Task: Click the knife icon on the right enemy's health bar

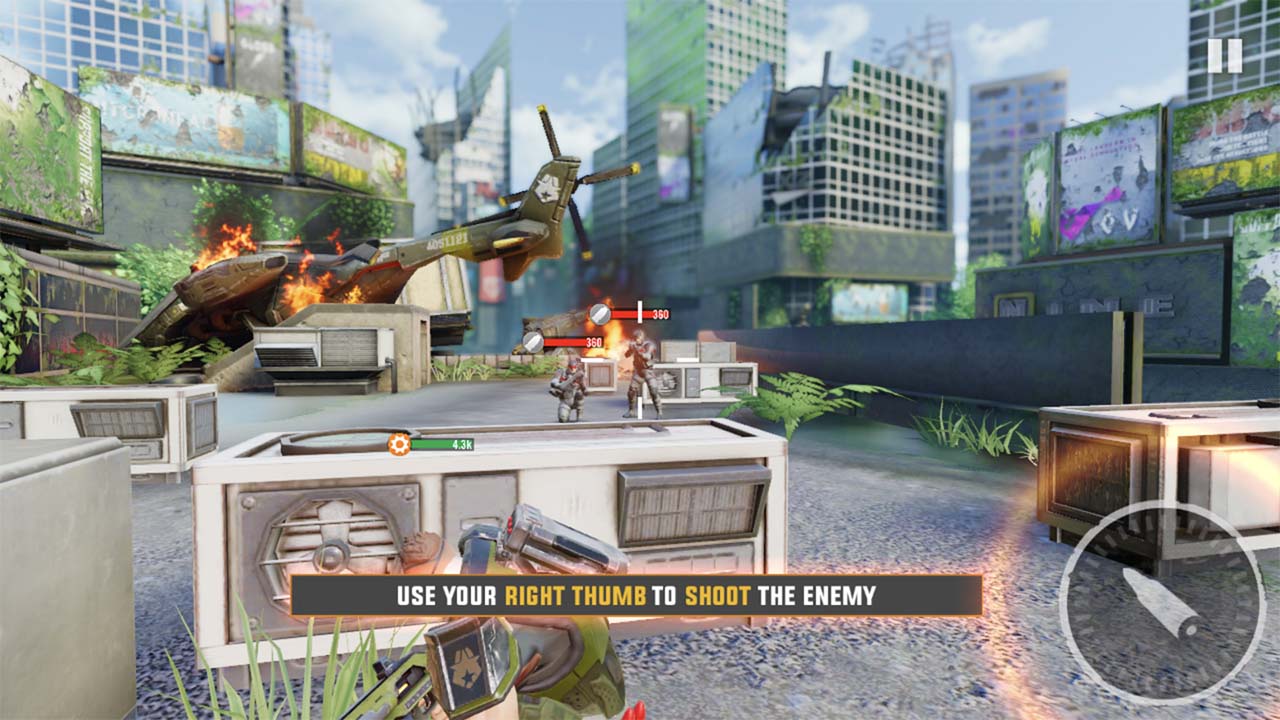Action: click(599, 312)
